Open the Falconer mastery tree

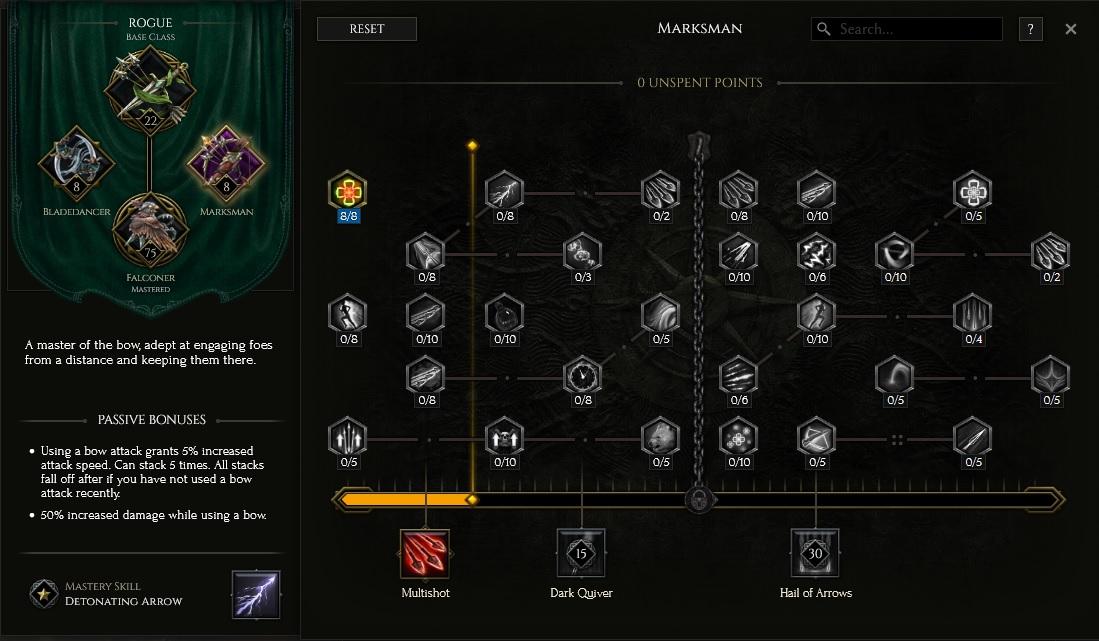152,224
